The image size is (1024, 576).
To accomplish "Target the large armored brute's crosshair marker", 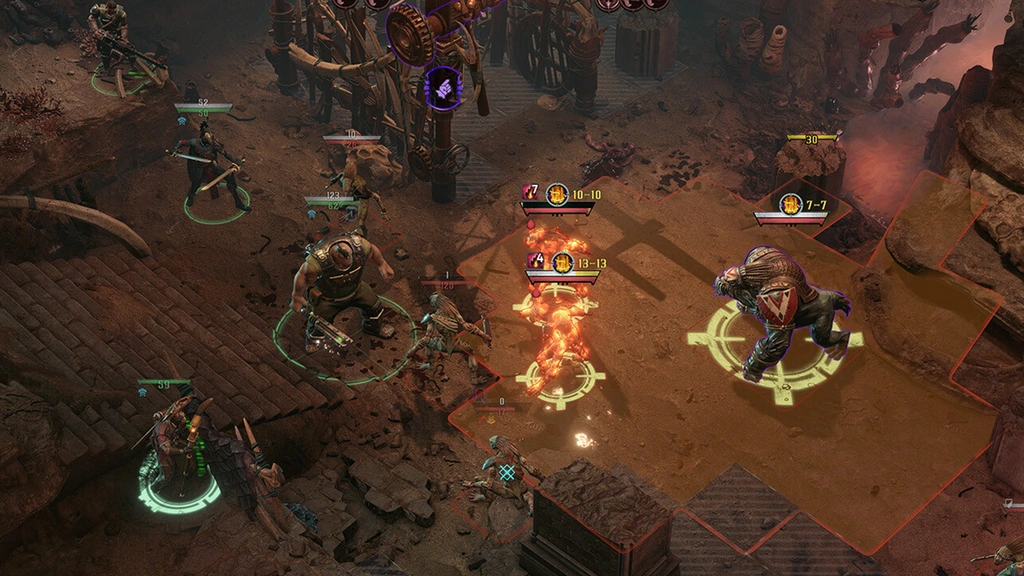I will point(775,340).
